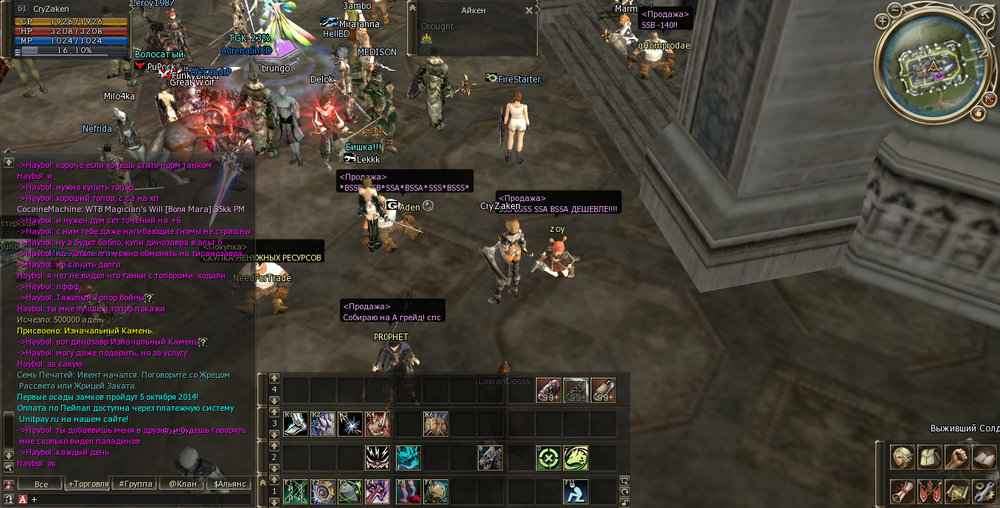
Task: Select the #Группа party chat tab
Action: (x=135, y=484)
